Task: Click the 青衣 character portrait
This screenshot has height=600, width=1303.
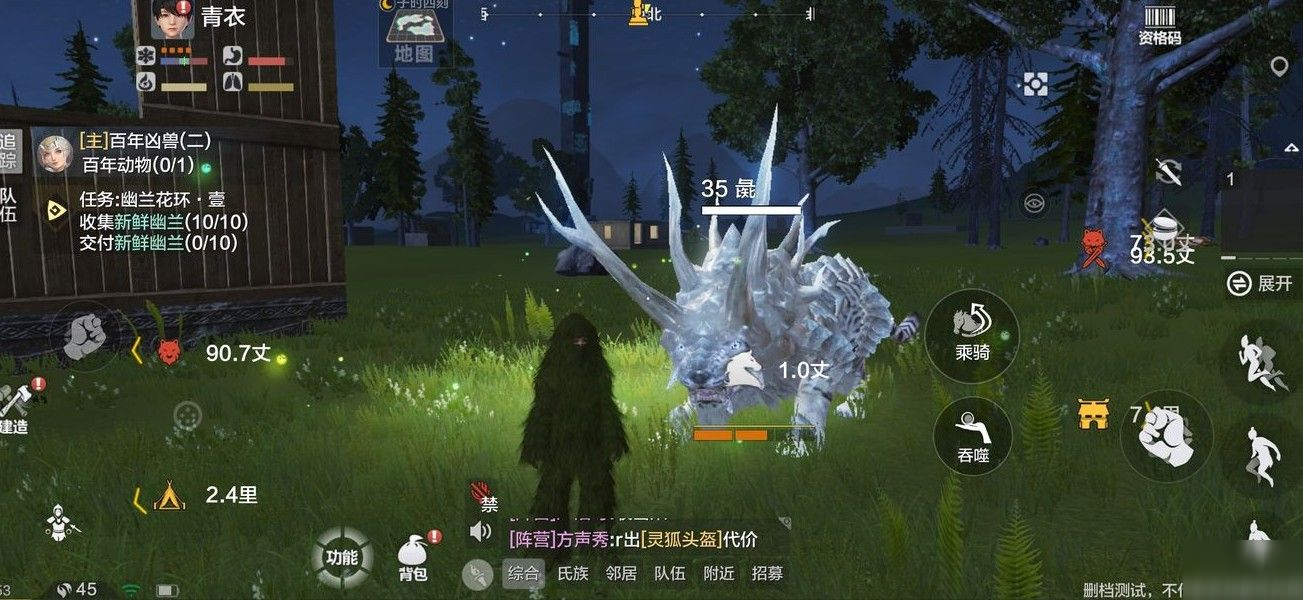Action: (172, 19)
